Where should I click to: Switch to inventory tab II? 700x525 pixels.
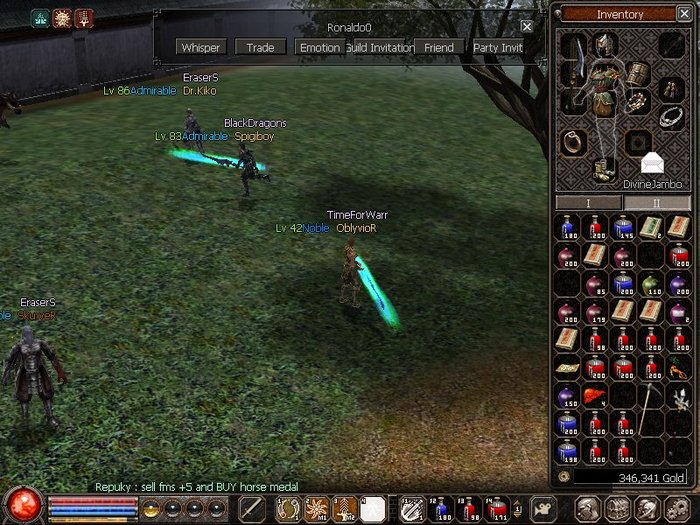656,203
